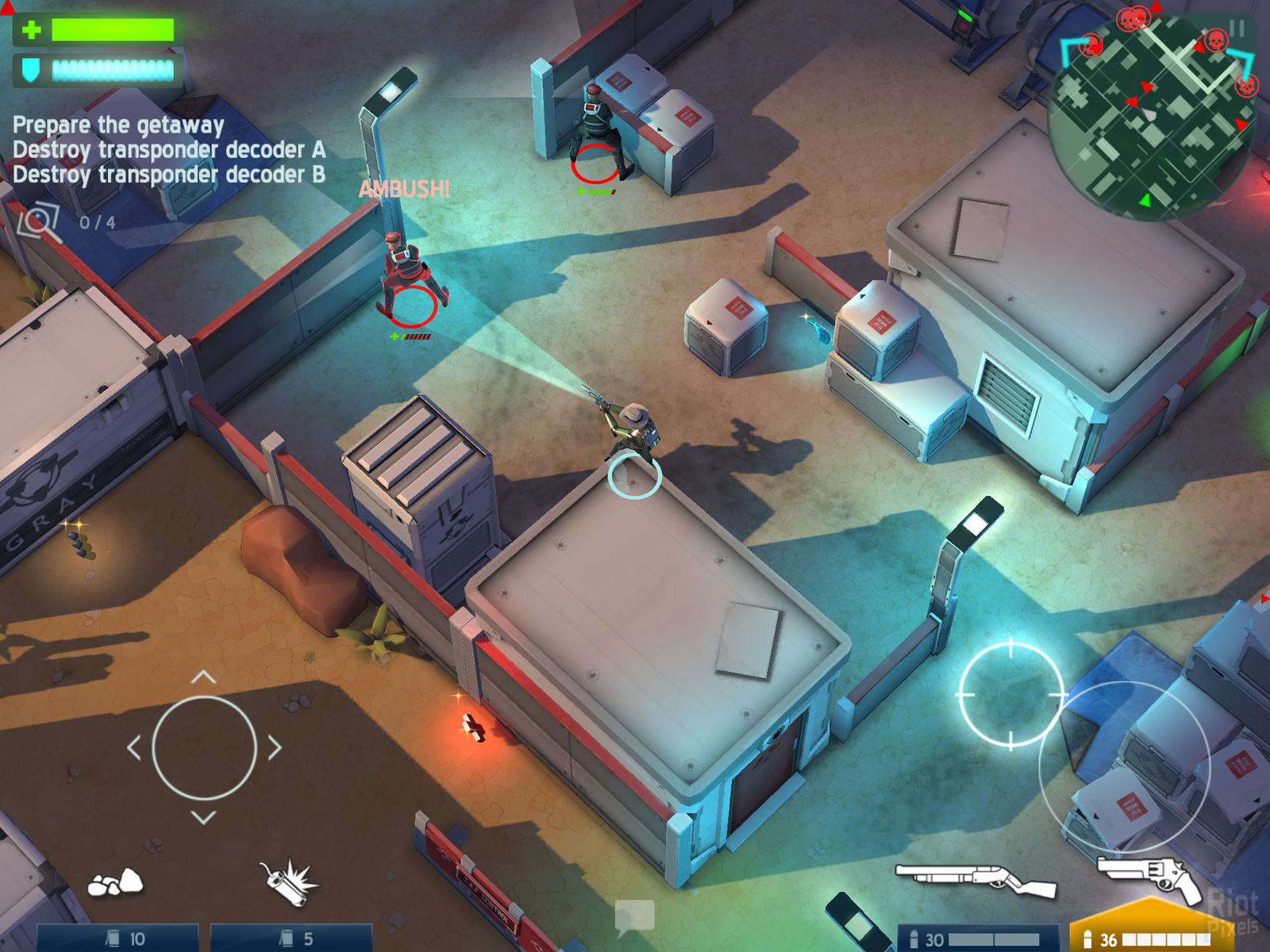
Task: Select the revolver weapon
Action: coord(1150,876)
